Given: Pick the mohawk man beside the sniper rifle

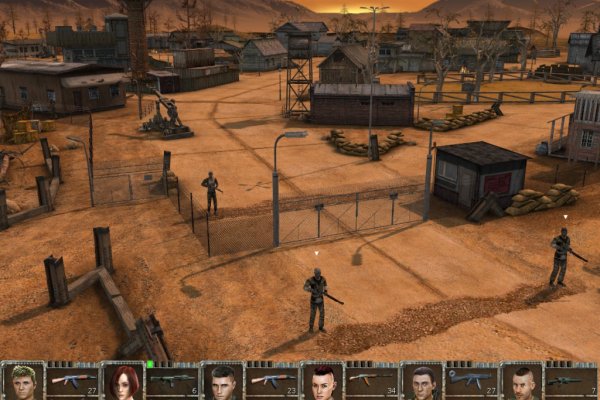Looking at the screenshot, I should (x=521, y=382).
